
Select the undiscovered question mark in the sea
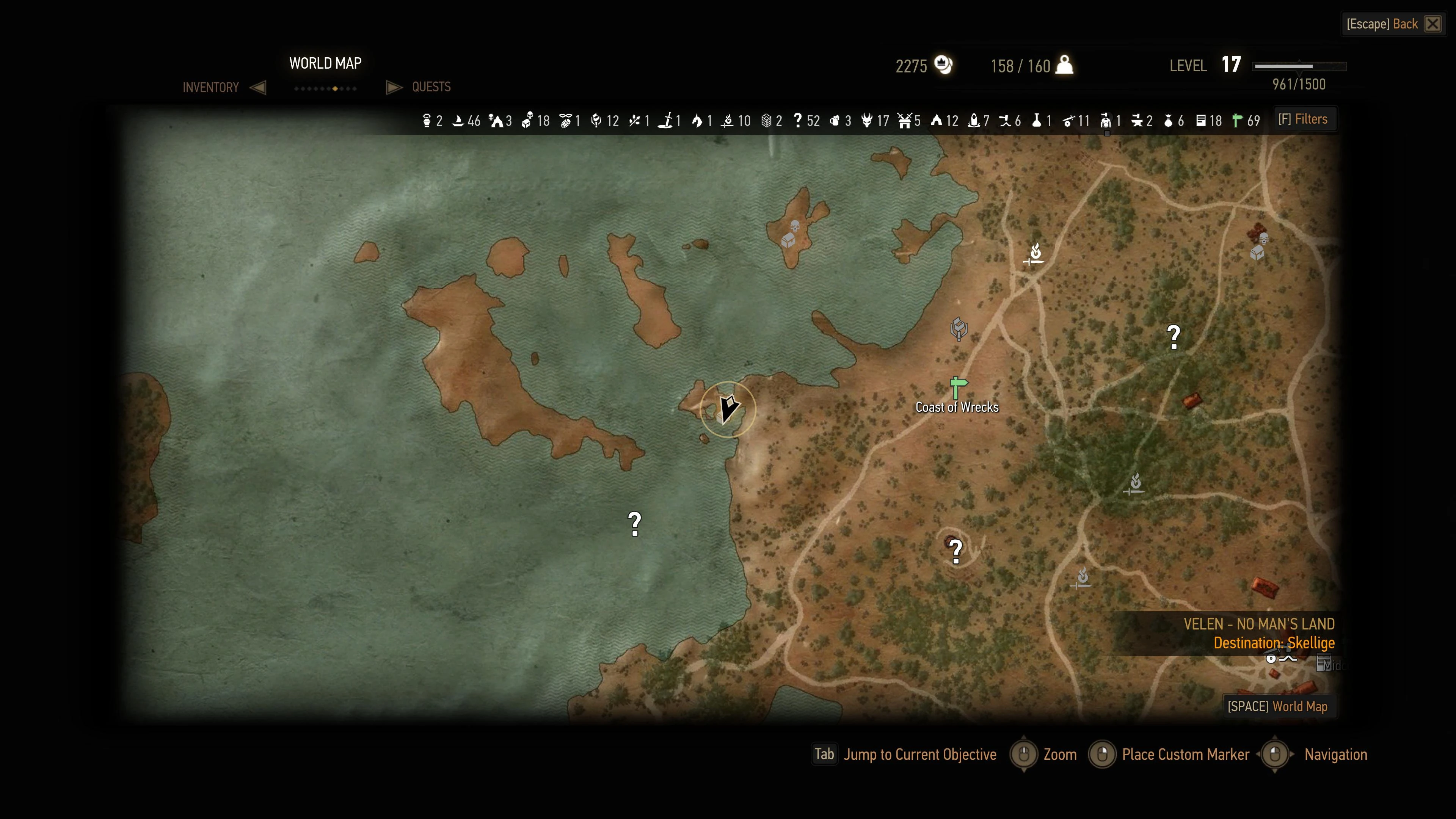click(635, 524)
